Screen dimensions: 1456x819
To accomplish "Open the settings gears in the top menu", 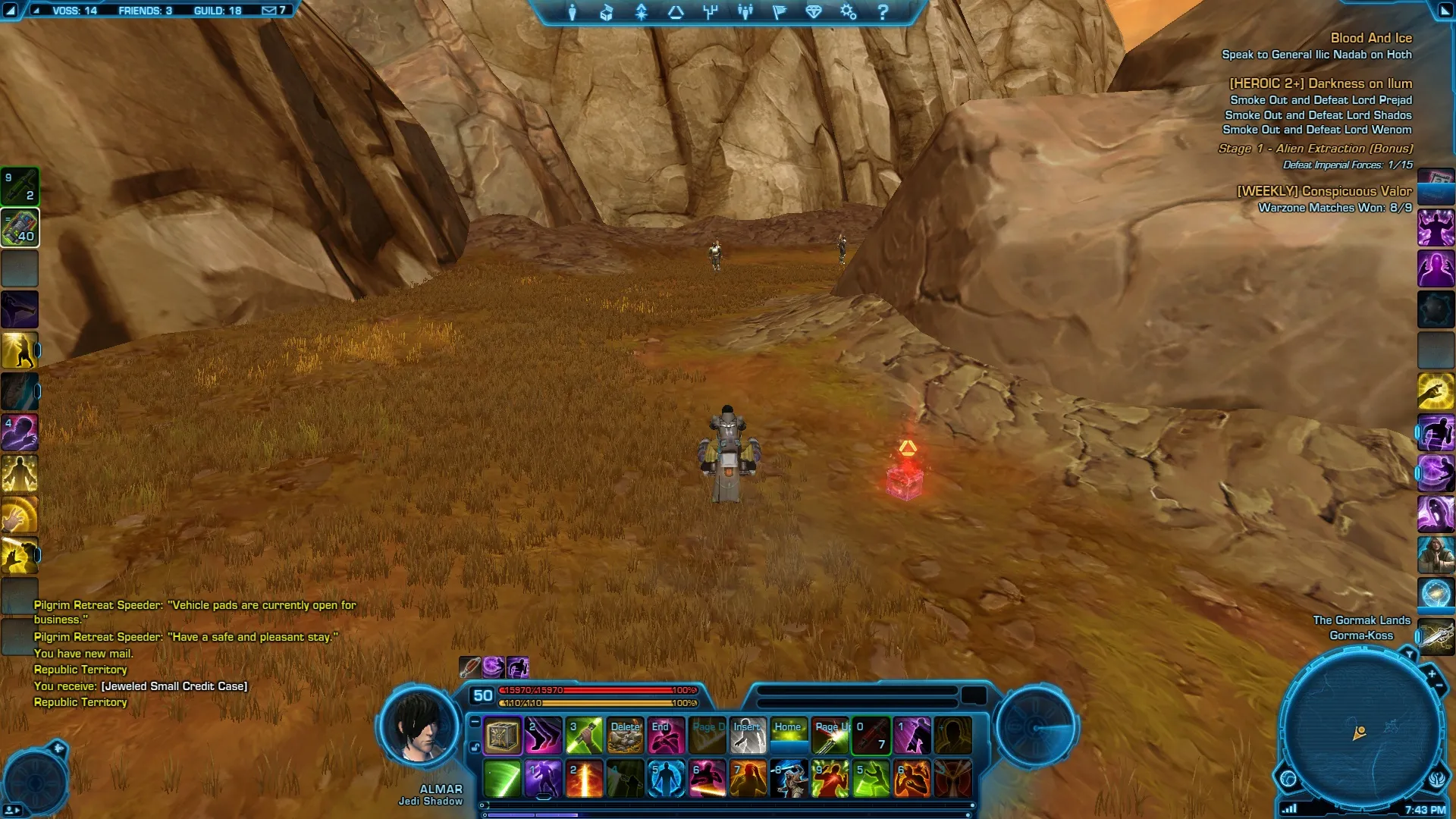I will 848,12.
